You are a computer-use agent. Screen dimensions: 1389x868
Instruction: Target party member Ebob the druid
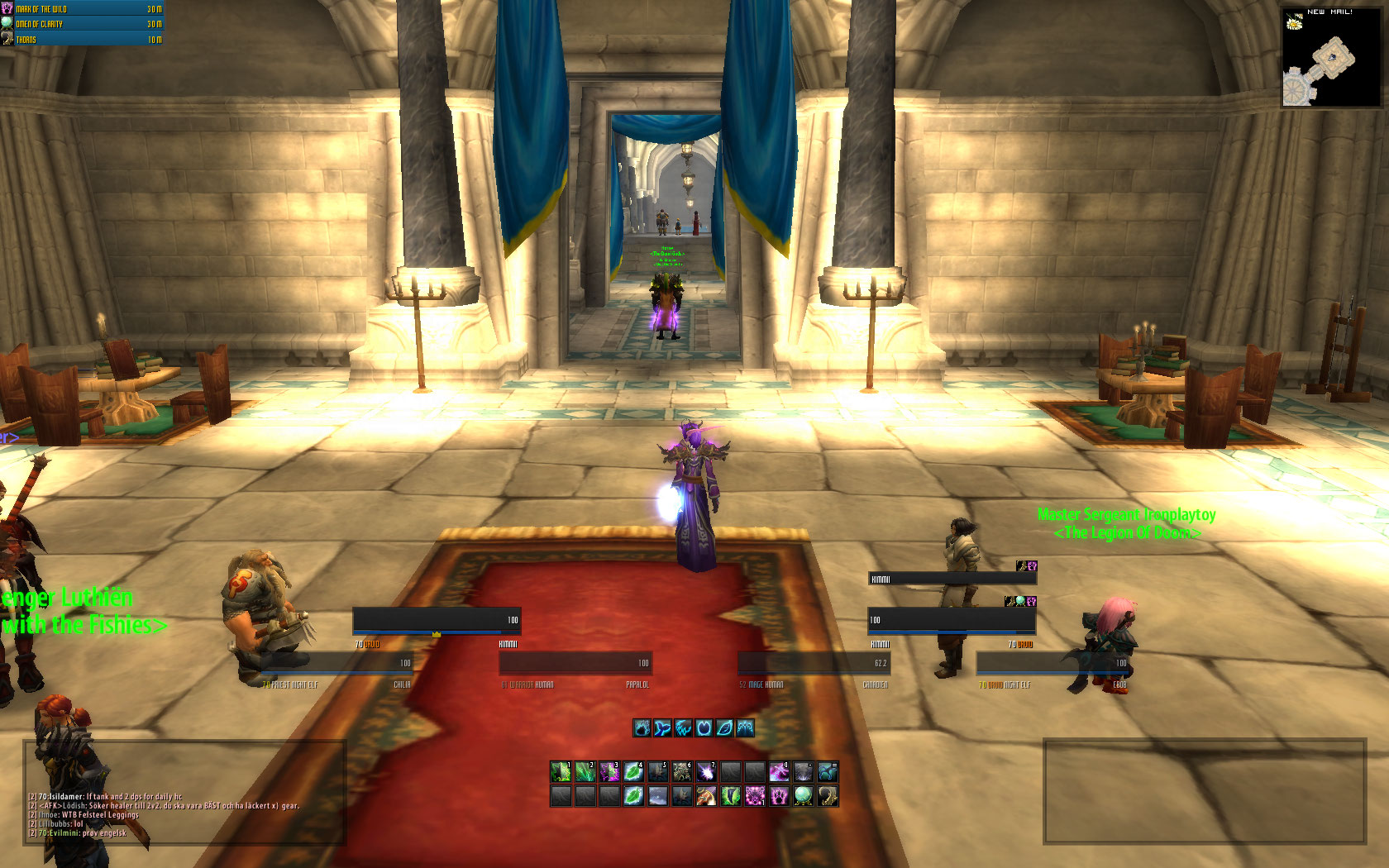[1052, 663]
